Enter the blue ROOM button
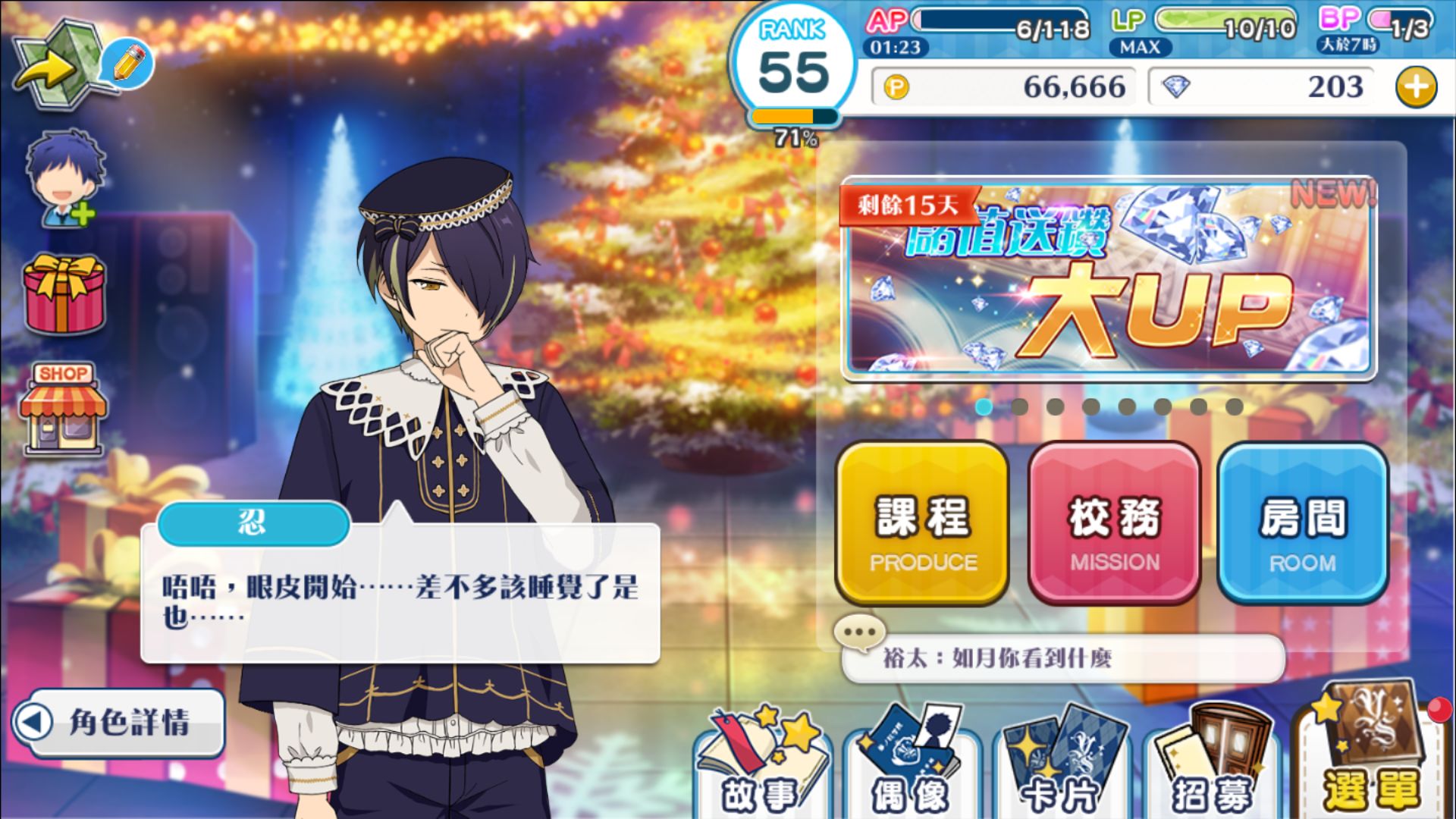This screenshot has height=819, width=1456. pyautogui.click(x=1303, y=523)
